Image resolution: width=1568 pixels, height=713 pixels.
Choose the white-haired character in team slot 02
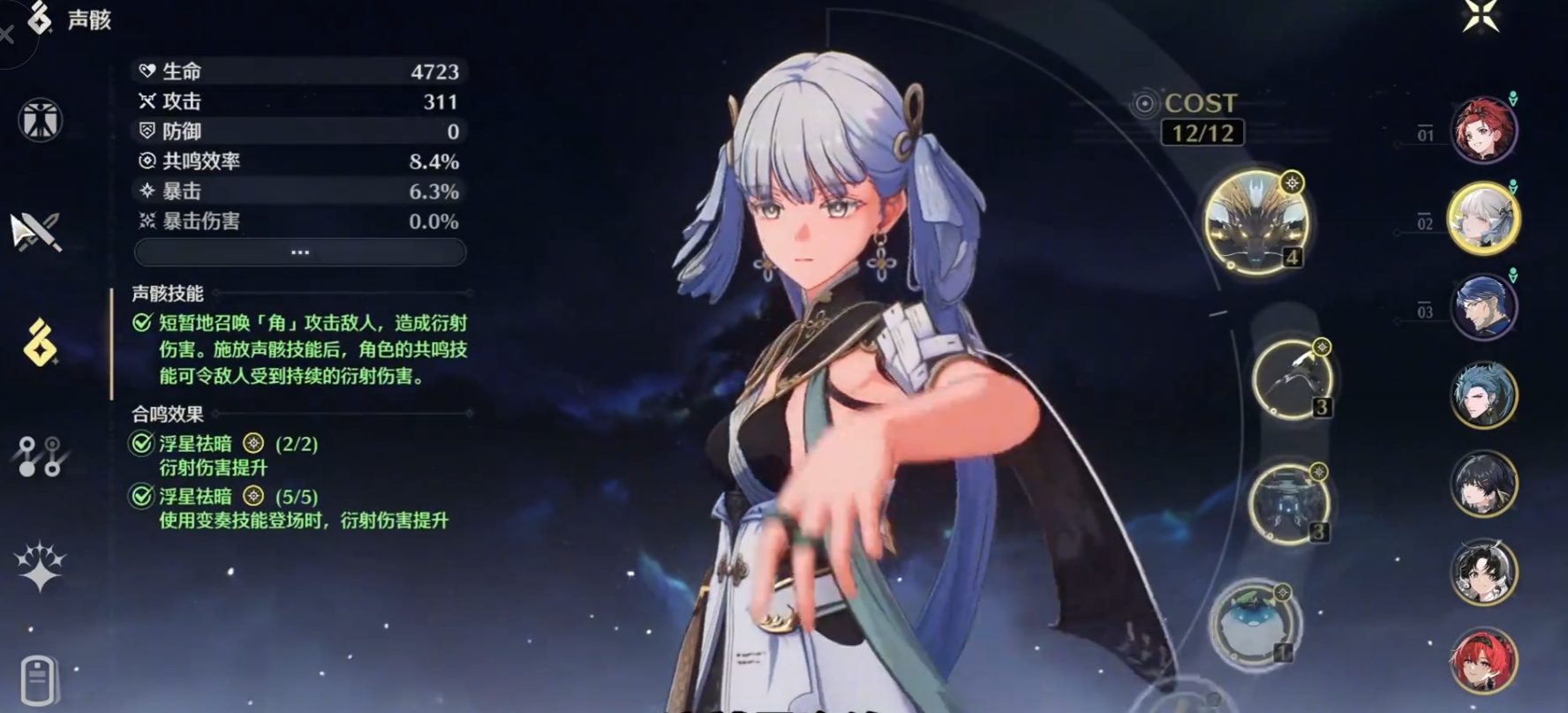point(1483,219)
